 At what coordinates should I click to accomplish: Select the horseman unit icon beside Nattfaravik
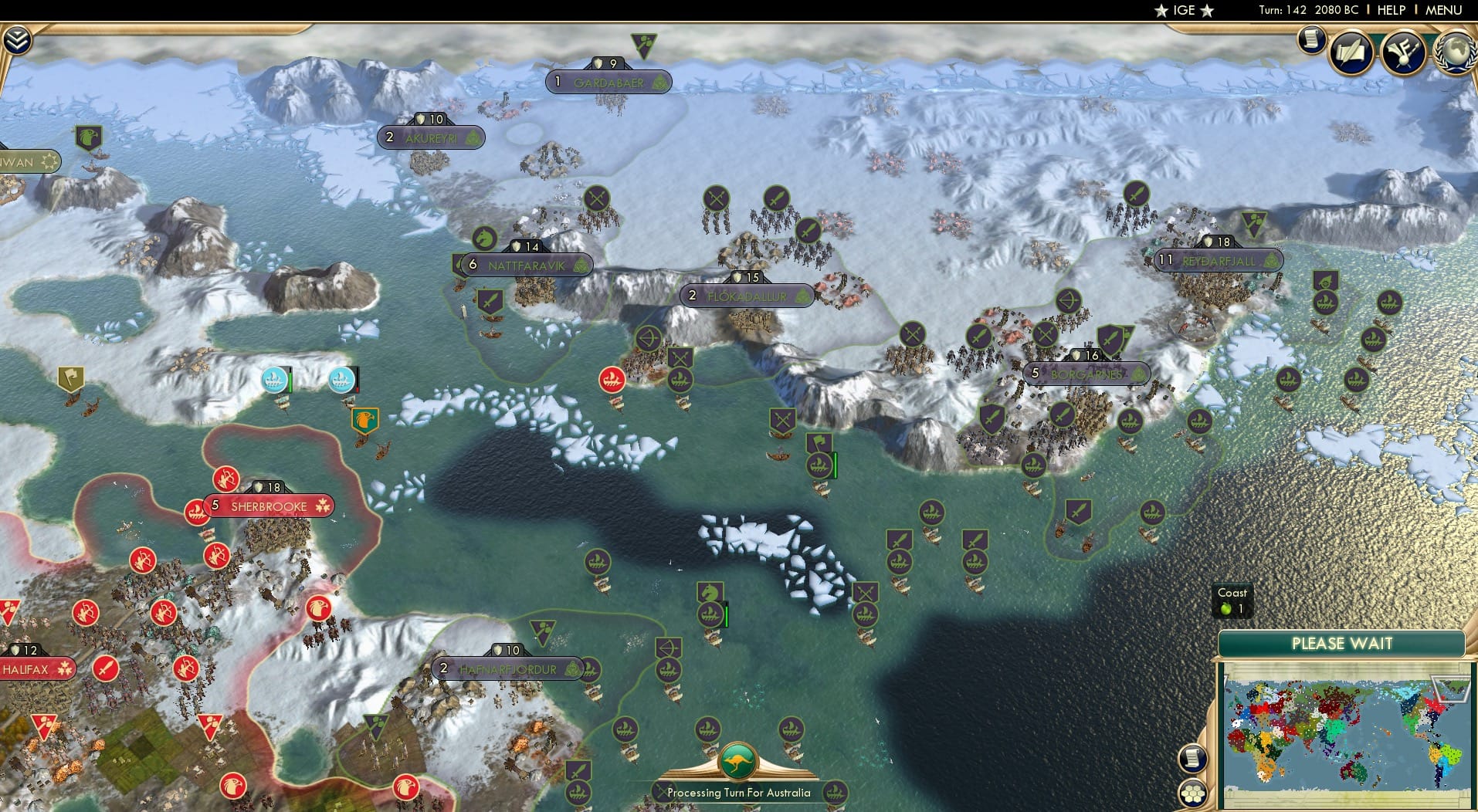click(x=483, y=239)
